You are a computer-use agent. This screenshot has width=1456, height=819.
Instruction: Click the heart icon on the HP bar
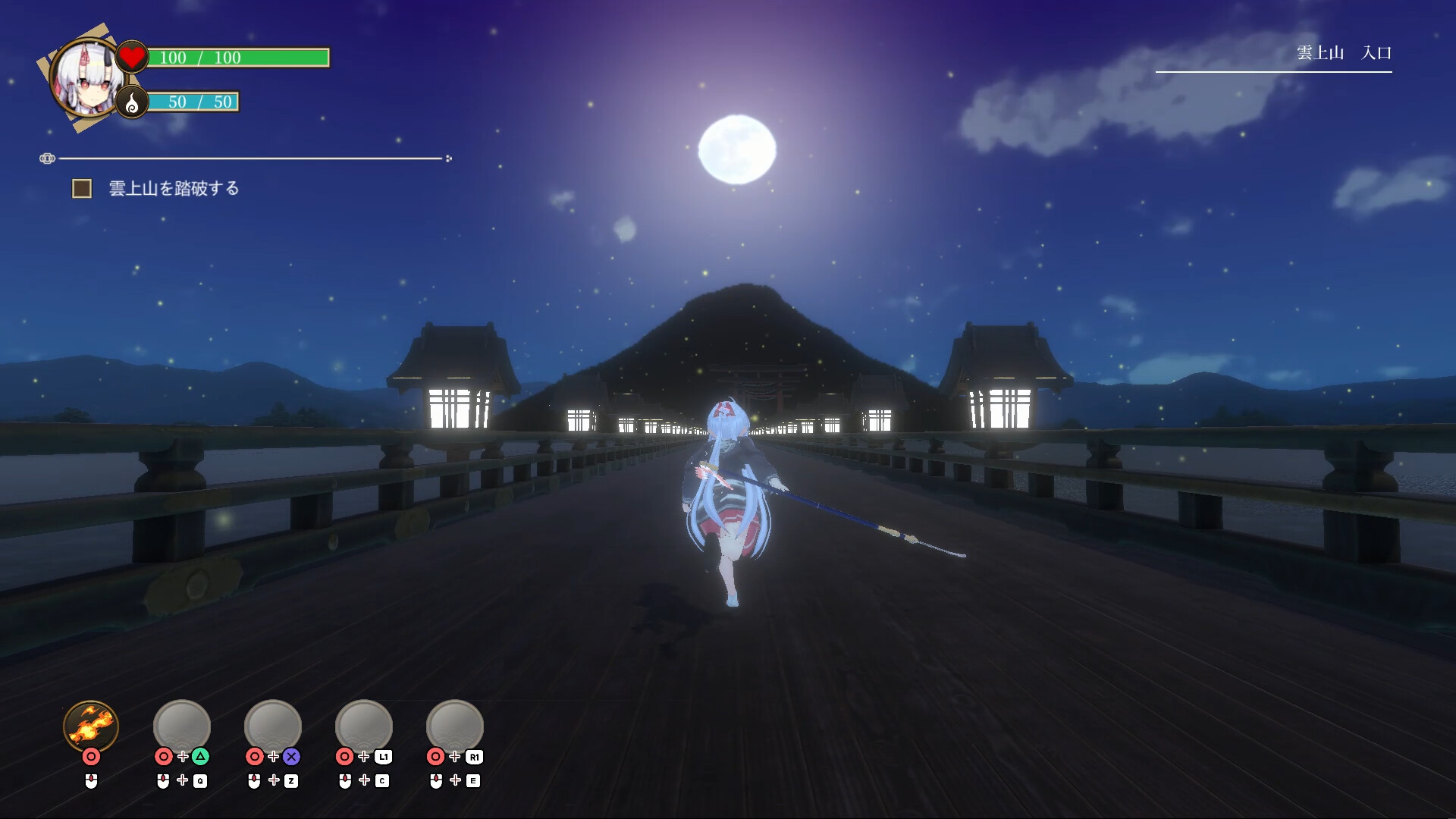pos(130,55)
